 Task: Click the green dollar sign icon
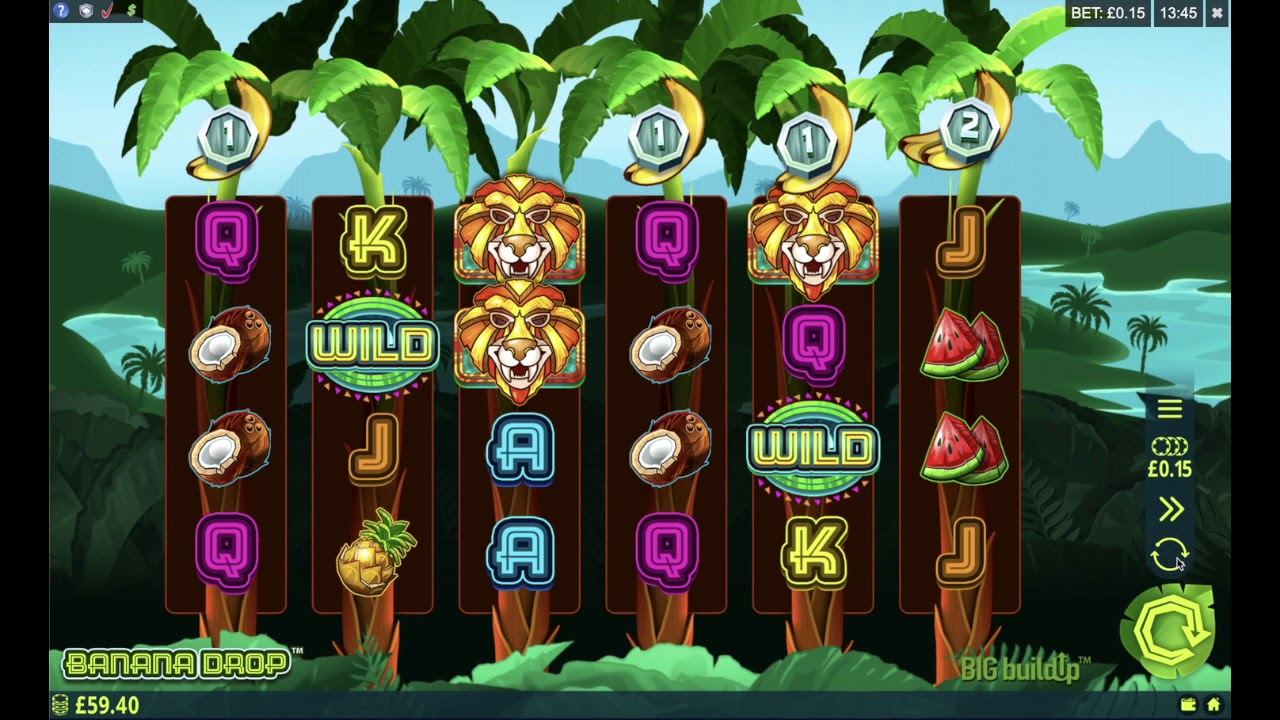pyautogui.click(x=133, y=11)
